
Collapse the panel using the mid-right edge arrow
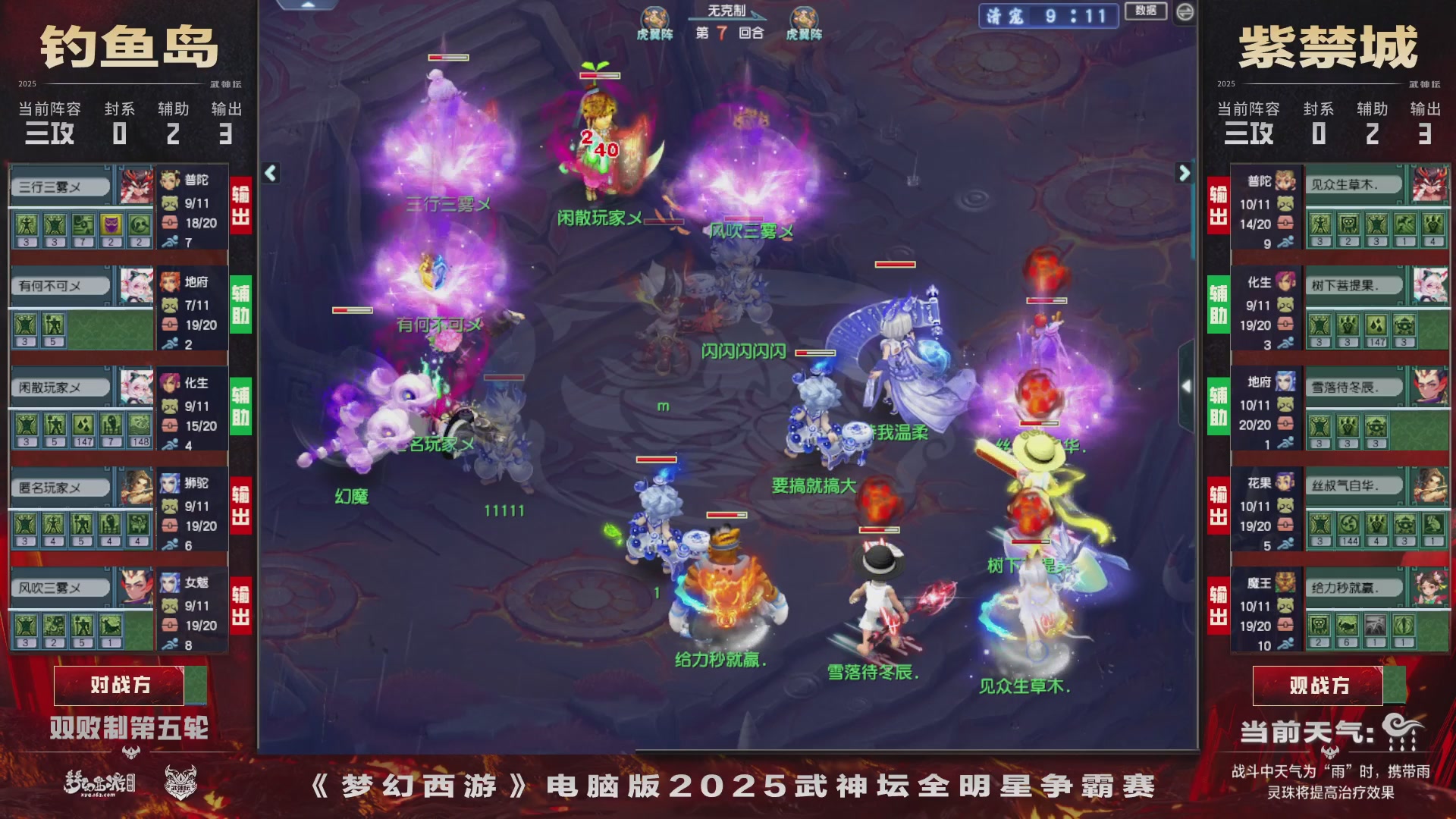coord(1187,387)
